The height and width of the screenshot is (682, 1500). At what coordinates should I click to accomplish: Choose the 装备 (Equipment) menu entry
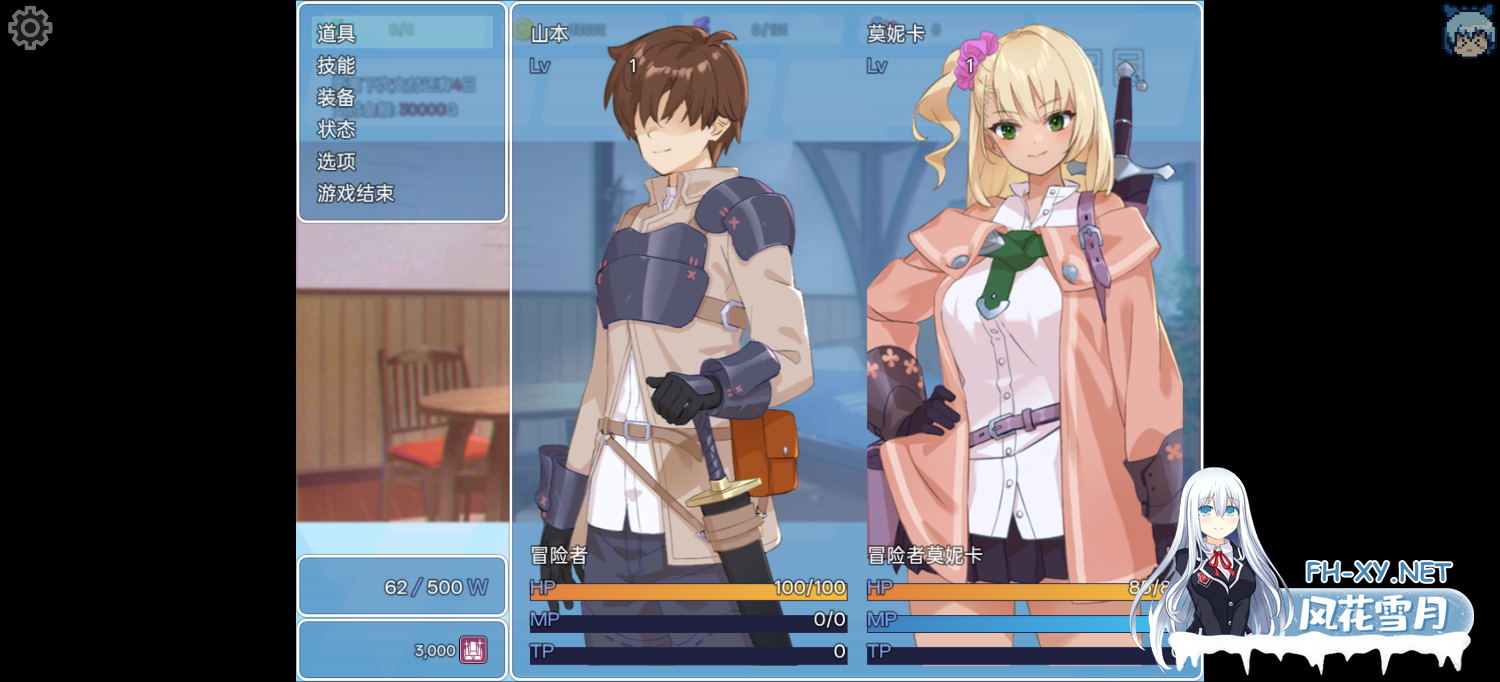(x=337, y=97)
